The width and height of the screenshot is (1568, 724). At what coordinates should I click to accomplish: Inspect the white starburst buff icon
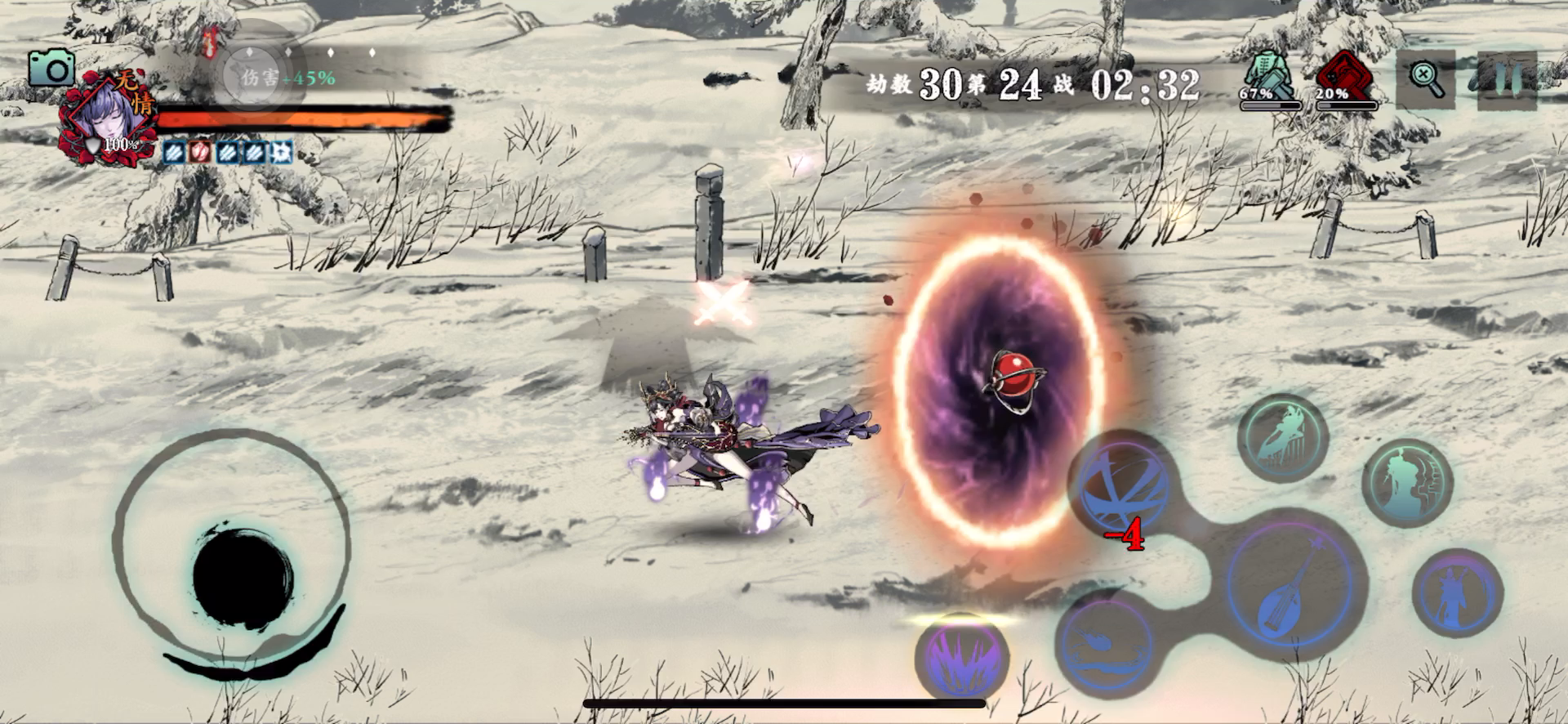(282, 152)
